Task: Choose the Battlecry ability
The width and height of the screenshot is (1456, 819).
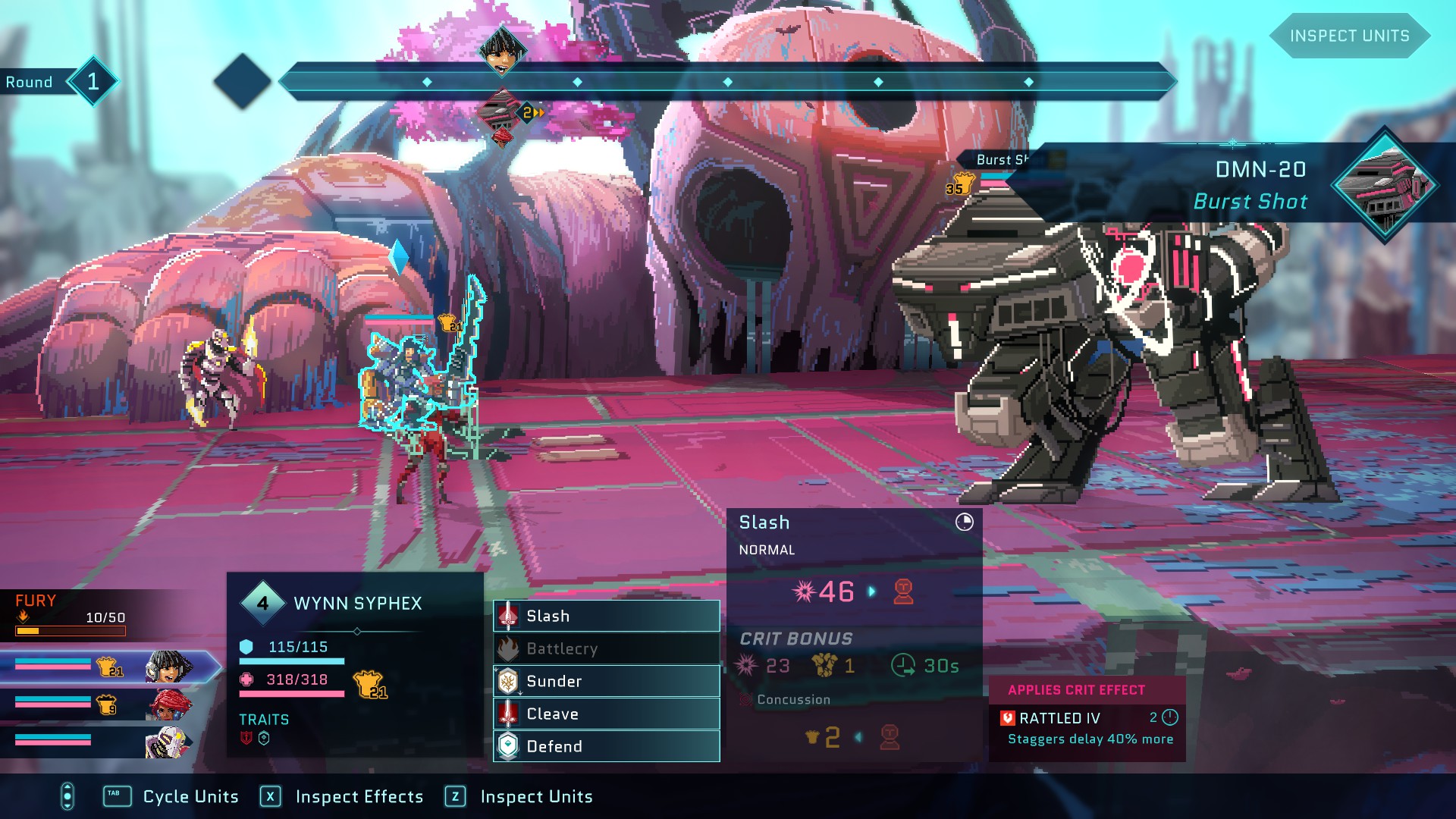Action: click(x=606, y=648)
